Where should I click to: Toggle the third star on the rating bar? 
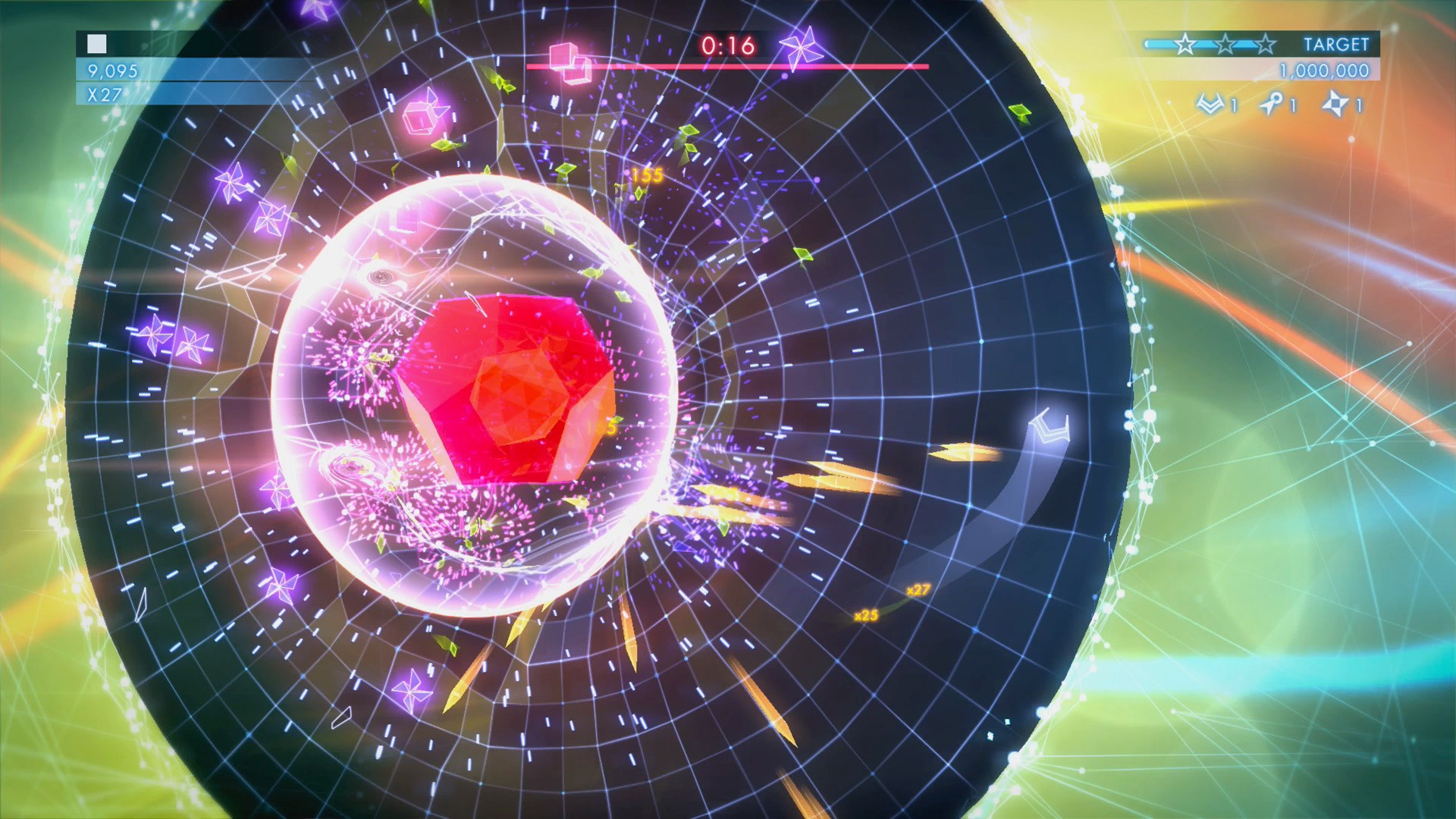point(1266,45)
